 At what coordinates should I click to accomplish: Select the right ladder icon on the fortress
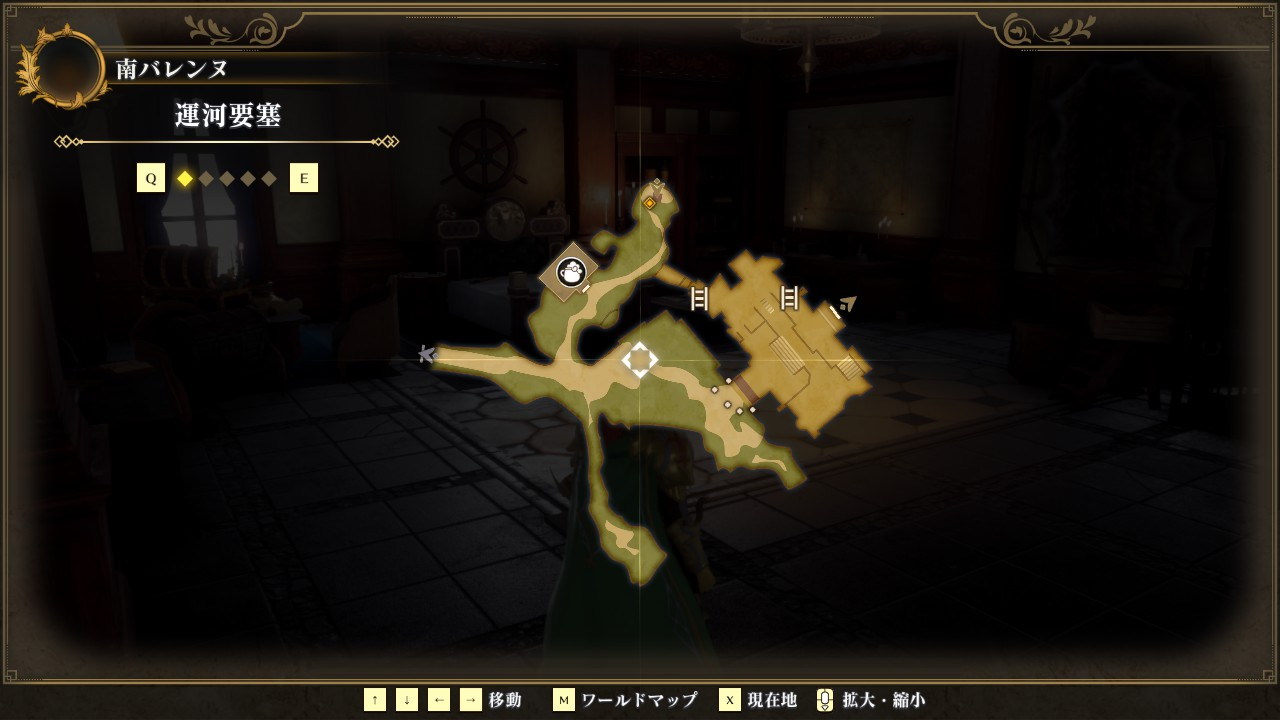(789, 297)
